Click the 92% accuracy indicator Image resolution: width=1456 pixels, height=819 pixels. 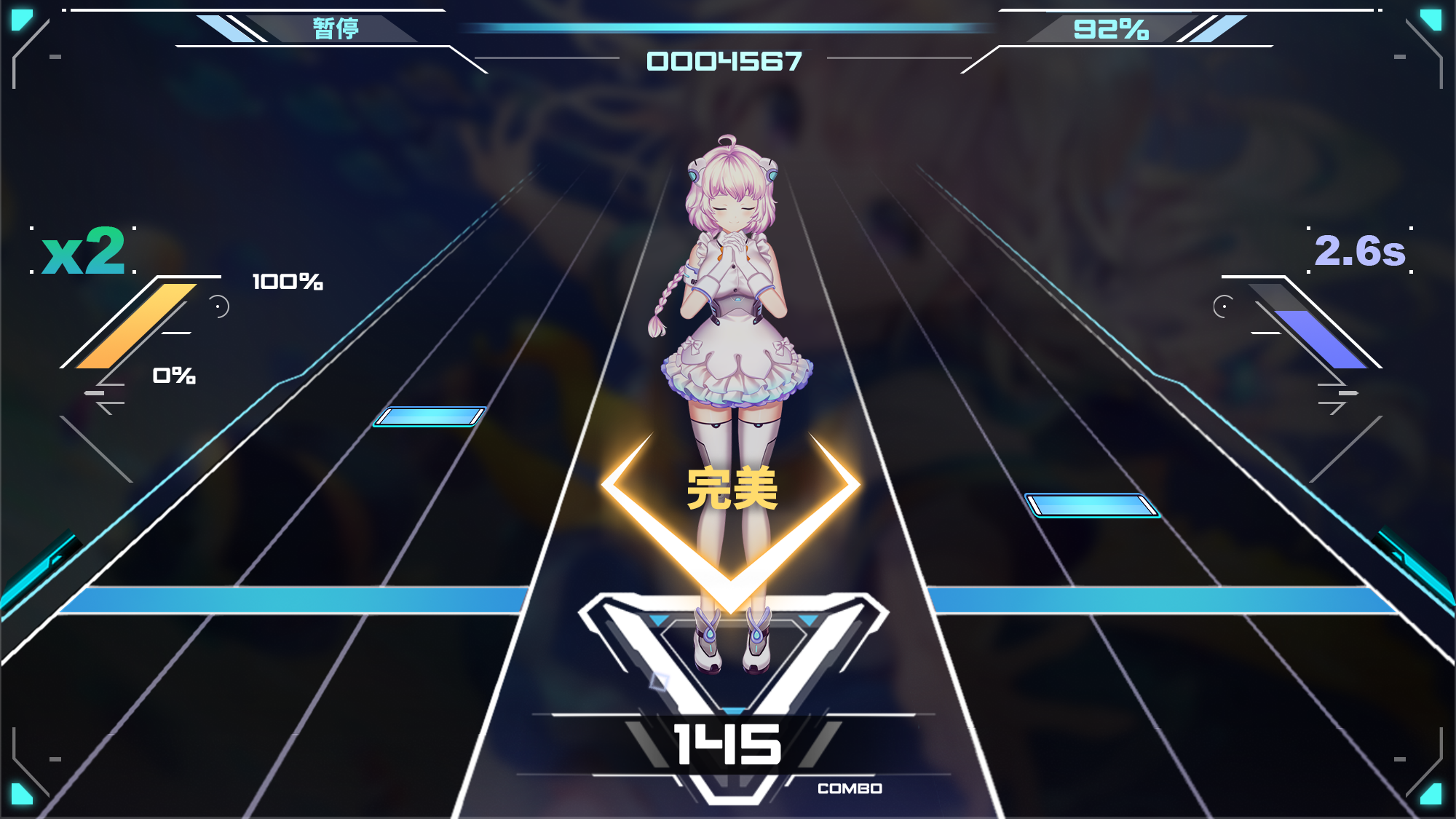click(x=1109, y=28)
